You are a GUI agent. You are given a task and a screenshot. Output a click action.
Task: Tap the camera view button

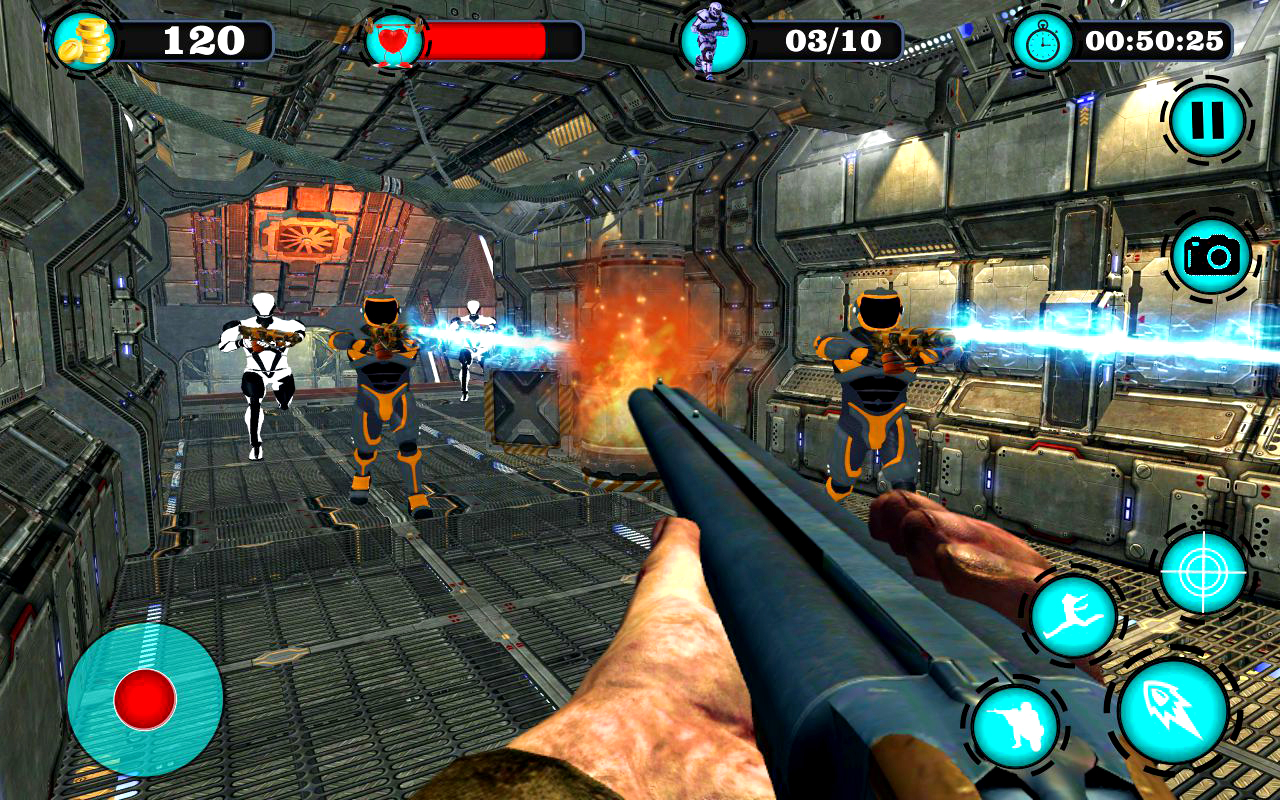[x=1212, y=256]
